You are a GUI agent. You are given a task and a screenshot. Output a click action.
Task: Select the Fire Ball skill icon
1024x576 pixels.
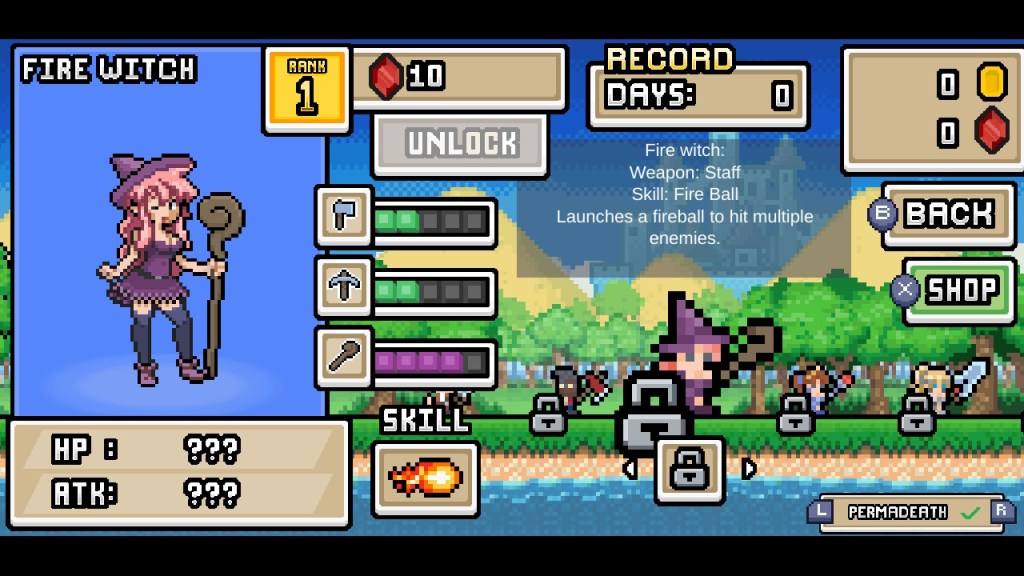click(x=425, y=479)
